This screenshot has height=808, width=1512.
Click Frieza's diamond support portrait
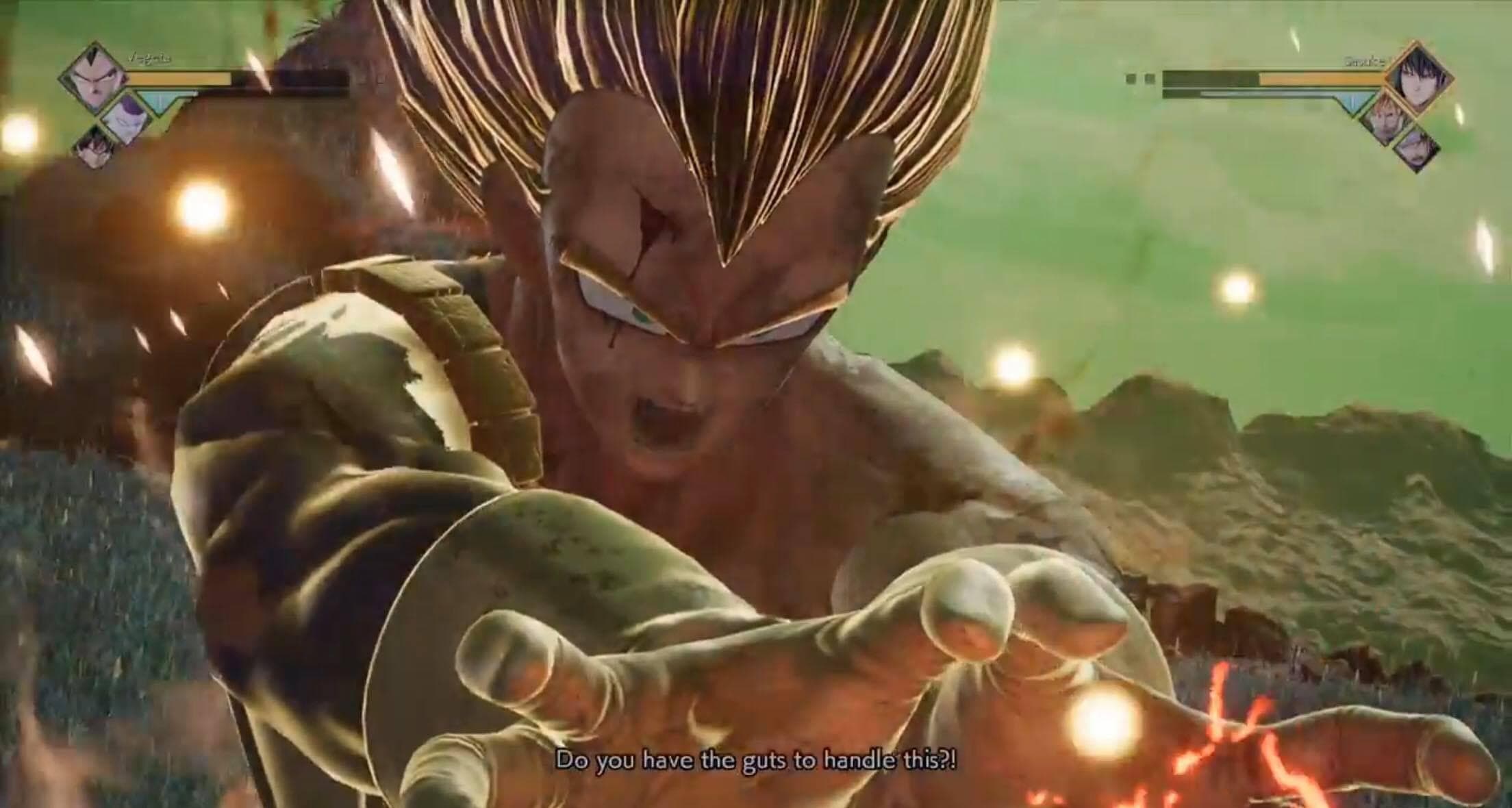tap(123, 115)
